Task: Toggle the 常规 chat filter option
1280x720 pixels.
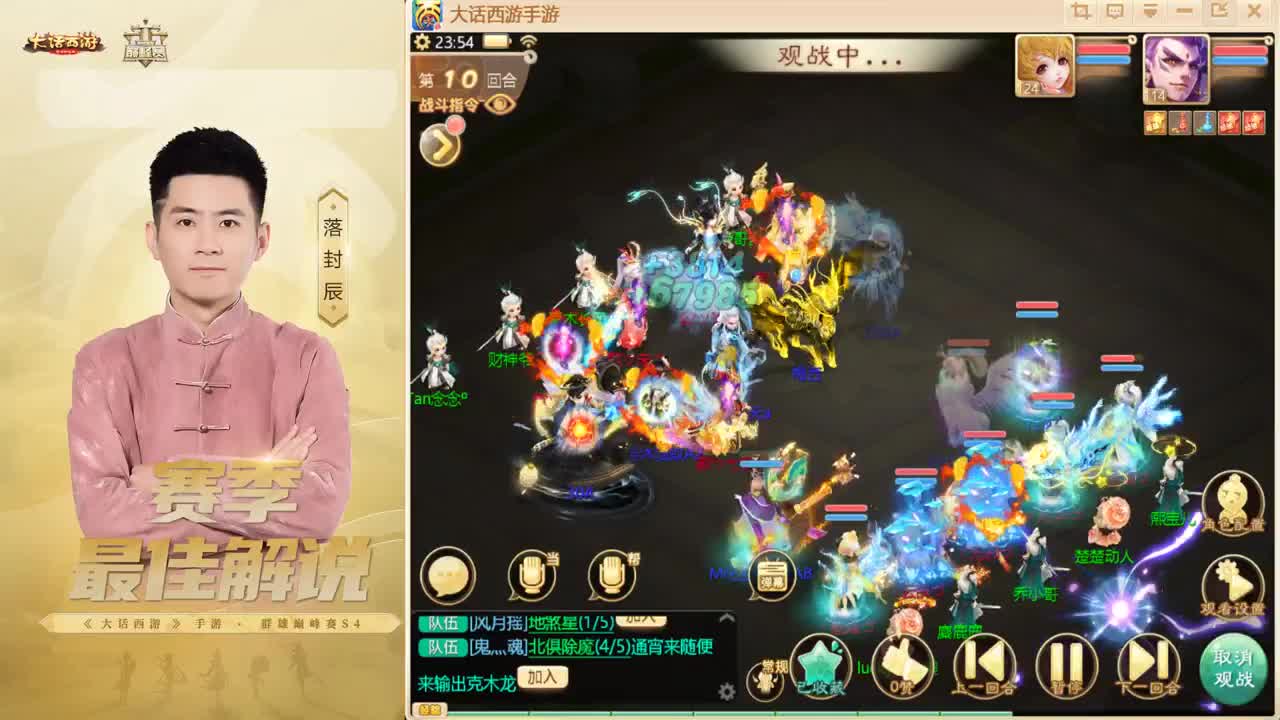Action: 765,677
